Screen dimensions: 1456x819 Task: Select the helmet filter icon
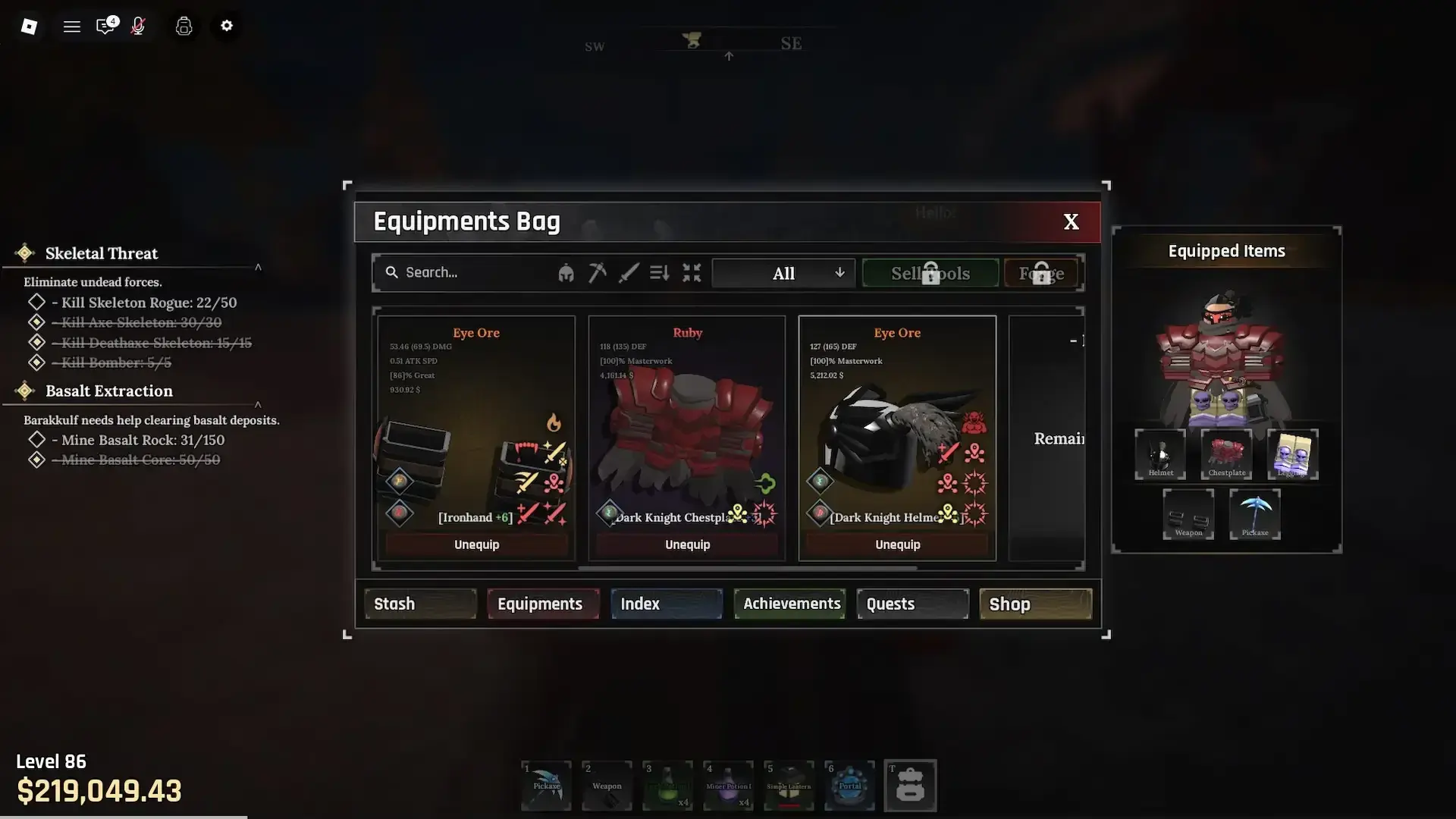pos(566,273)
